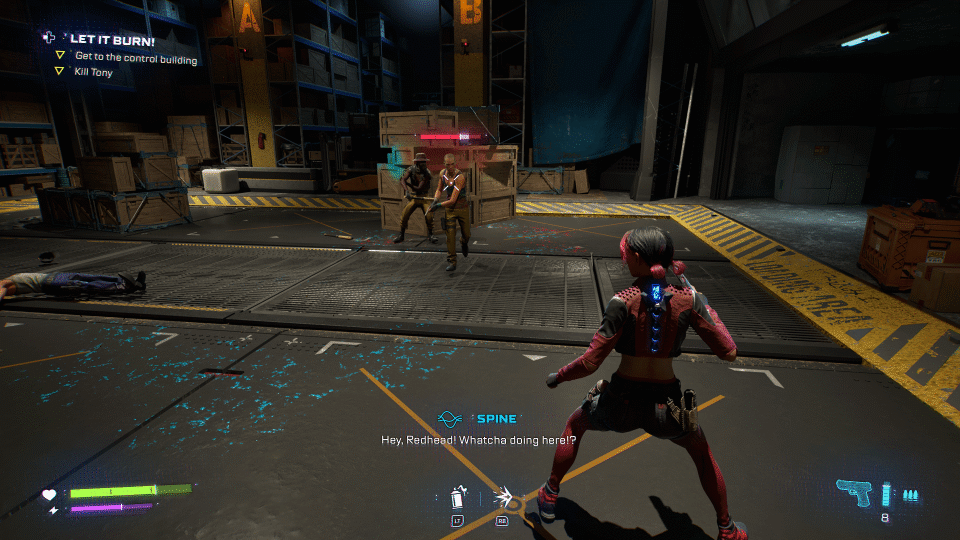Screen dimensions: 960x540
Task: Select the "Kill Tony" objective
Action: click(94, 73)
